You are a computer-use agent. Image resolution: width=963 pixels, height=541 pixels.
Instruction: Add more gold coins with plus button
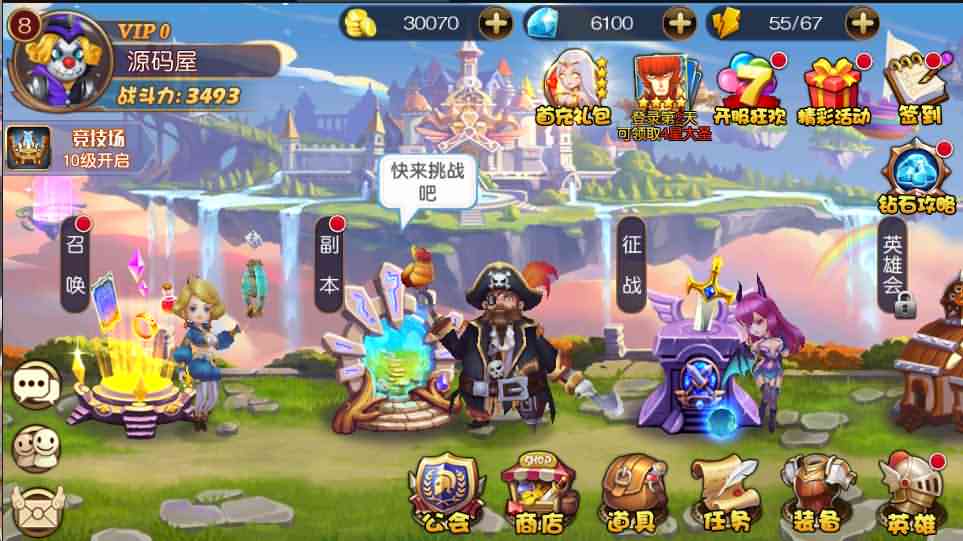point(494,22)
